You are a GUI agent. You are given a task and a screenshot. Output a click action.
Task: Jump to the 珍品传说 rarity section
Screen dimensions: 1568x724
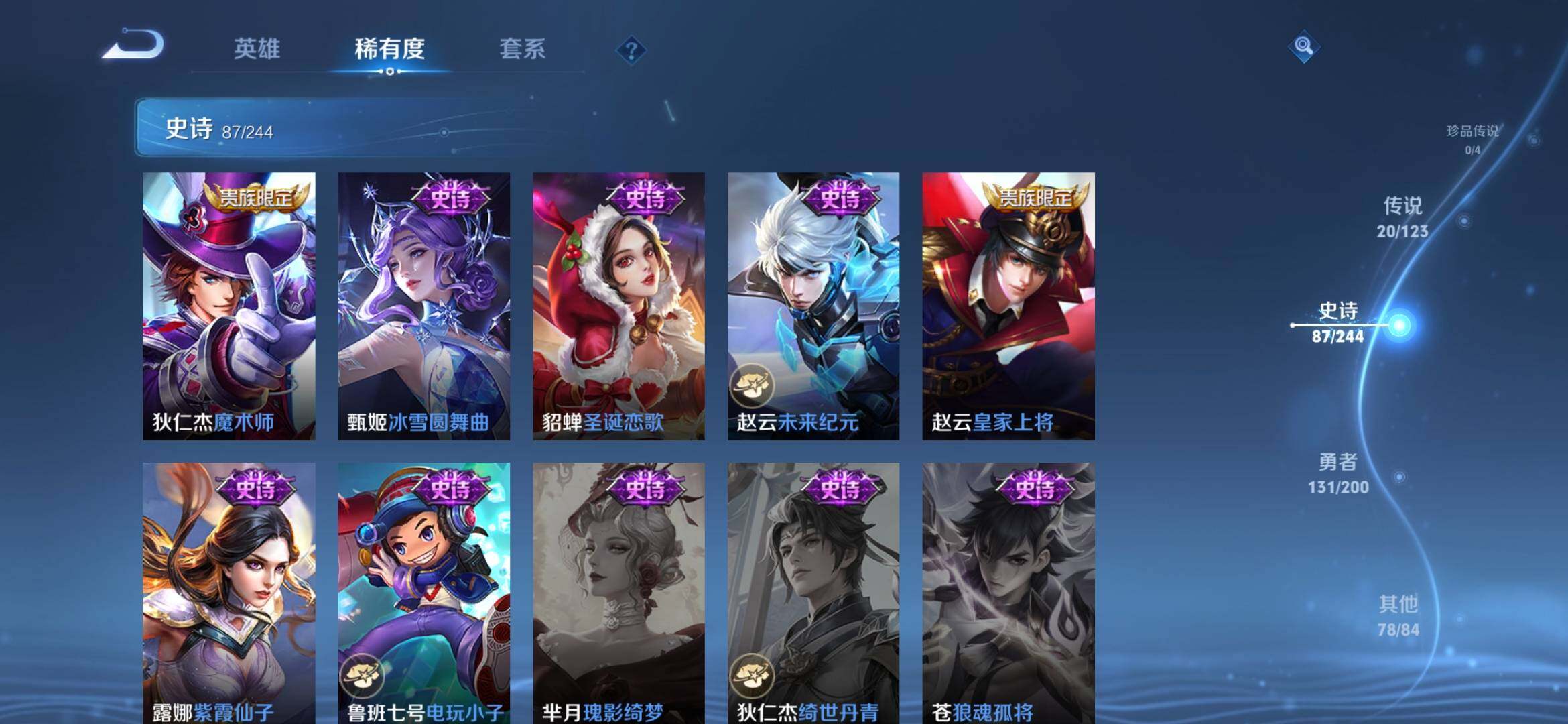pos(1472,138)
